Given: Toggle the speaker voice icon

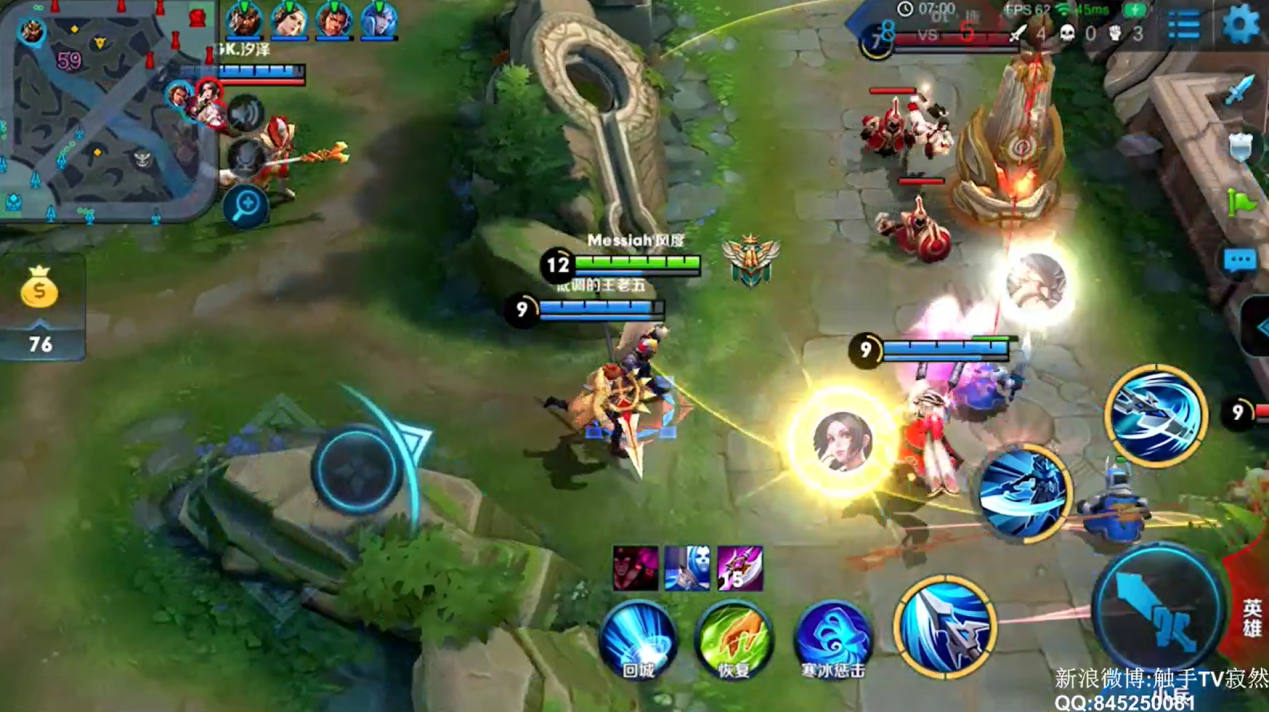Looking at the screenshot, I should click(x=245, y=114).
